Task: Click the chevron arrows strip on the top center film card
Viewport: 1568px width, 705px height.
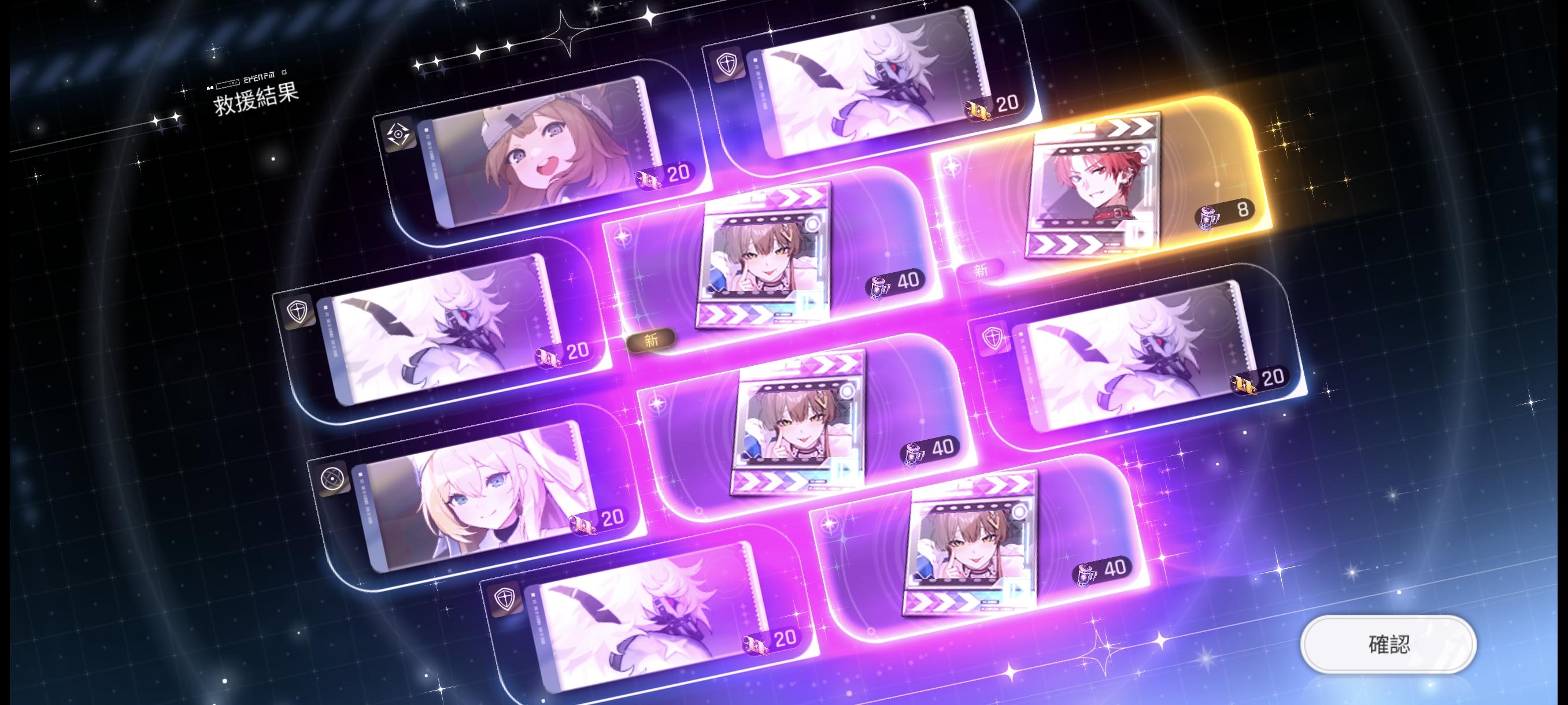Action: (x=798, y=196)
